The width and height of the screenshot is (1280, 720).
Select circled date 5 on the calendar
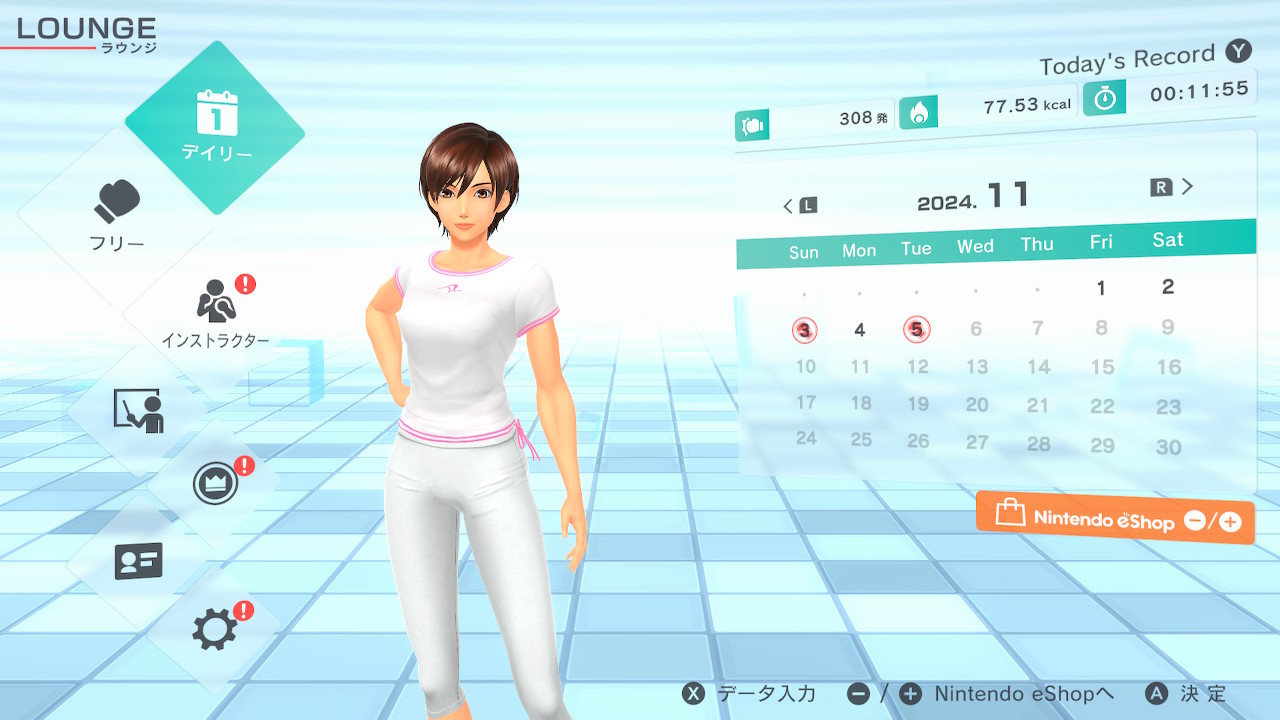(x=916, y=329)
